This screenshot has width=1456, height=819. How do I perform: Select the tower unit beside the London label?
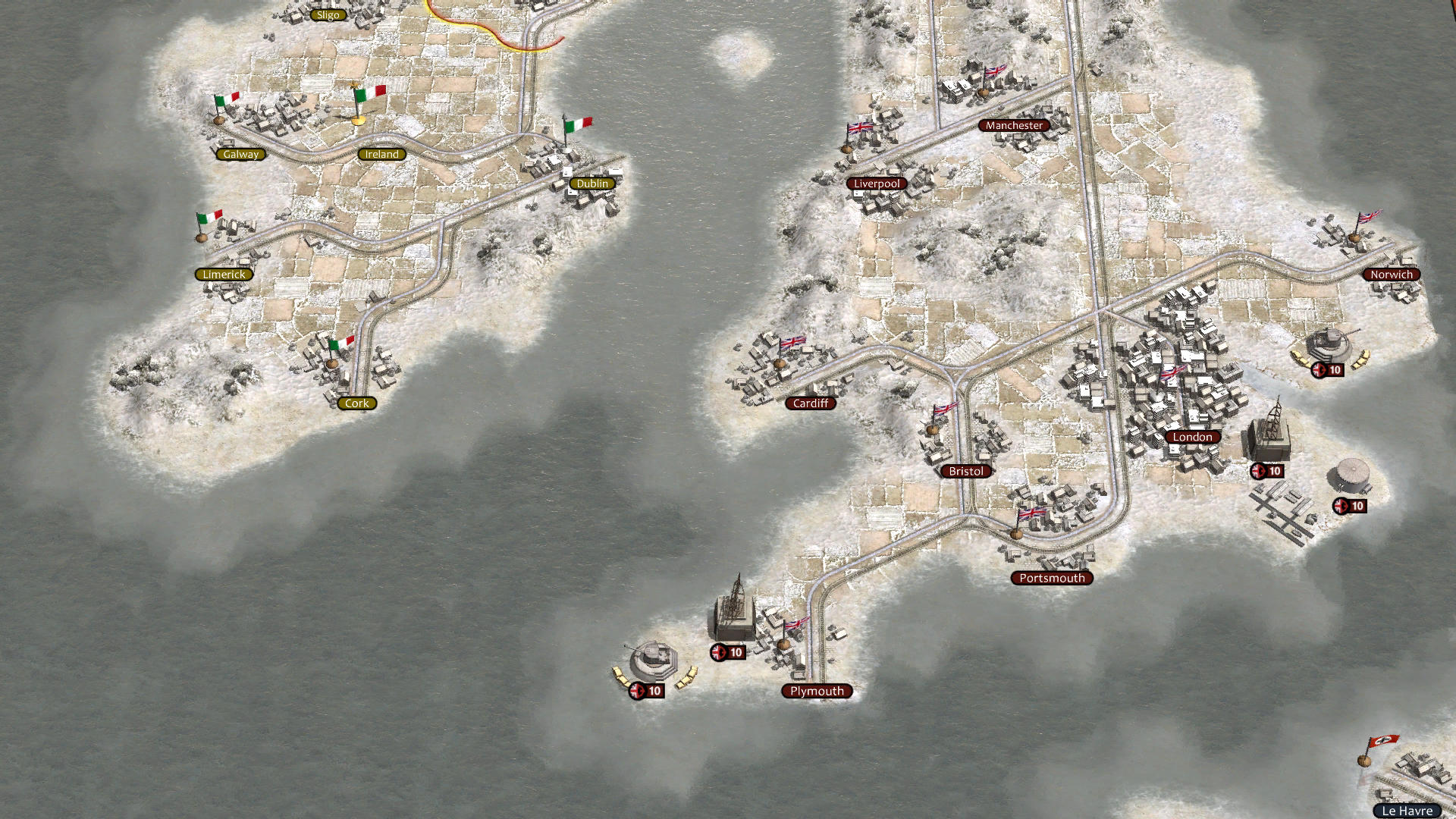click(x=1268, y=432)
